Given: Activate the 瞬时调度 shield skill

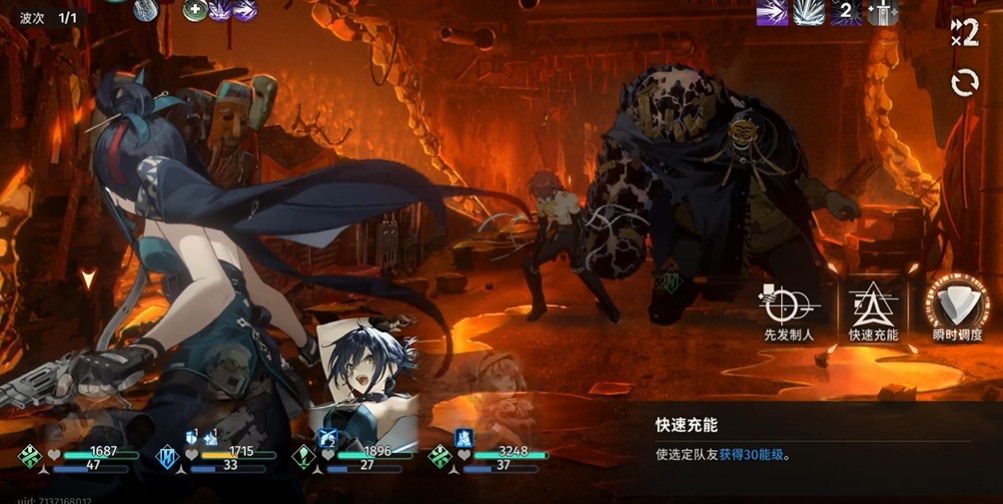Looking at the screenshot, I should click(957, 307).
